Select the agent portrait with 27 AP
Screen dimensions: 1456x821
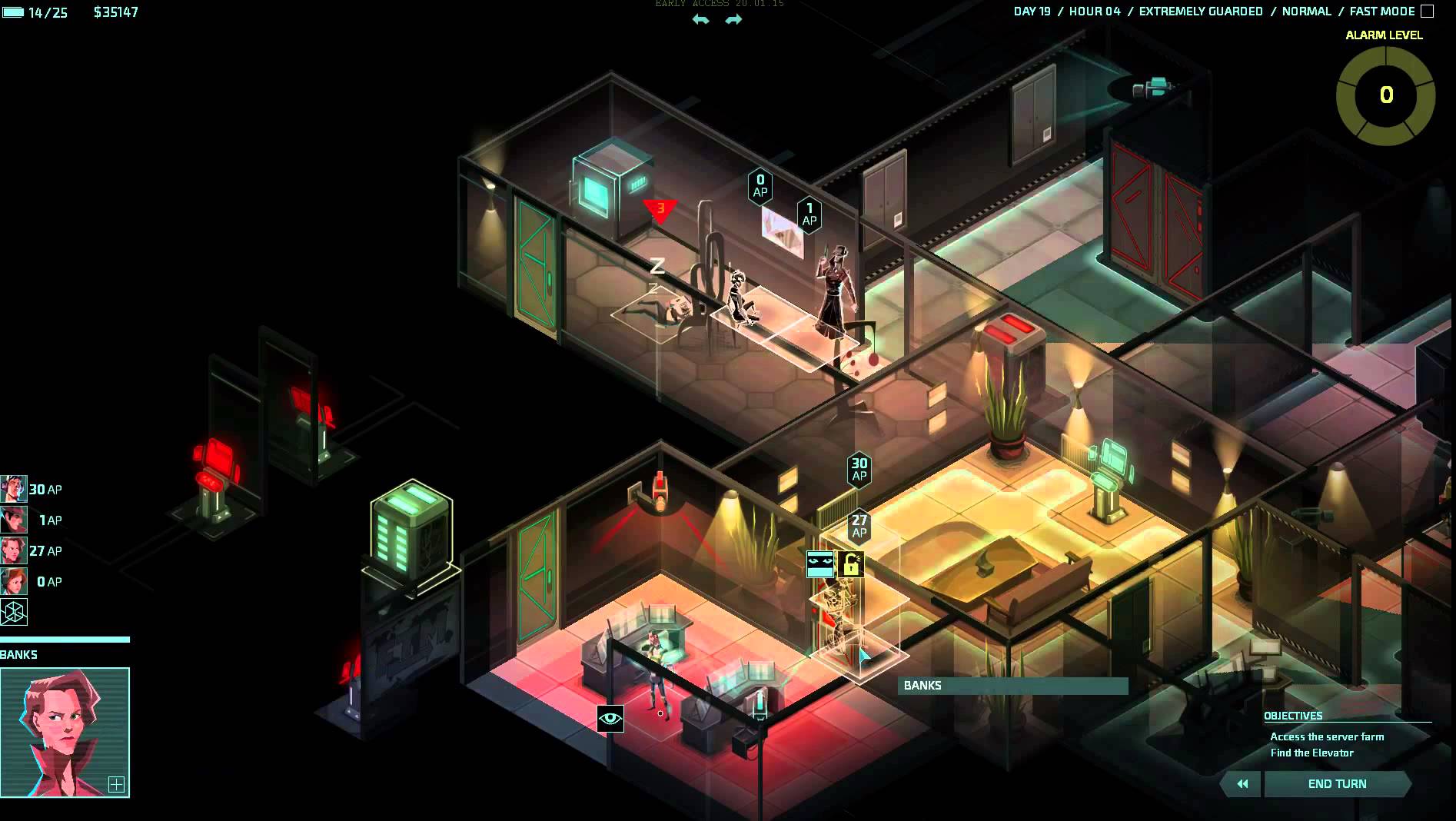(13, 550)
